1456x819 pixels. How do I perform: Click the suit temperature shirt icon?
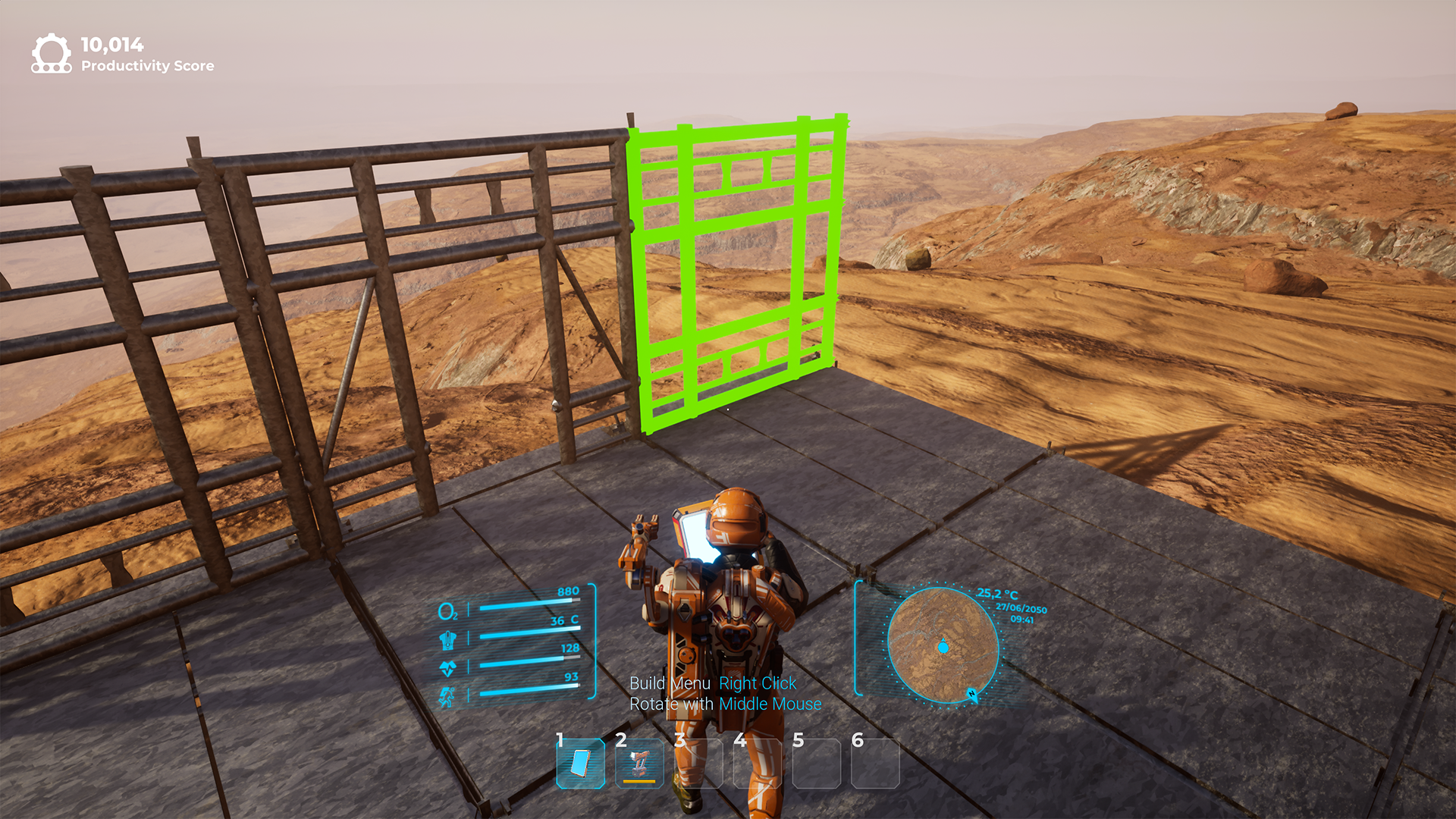pyautogui.click(x=449, y=640)
